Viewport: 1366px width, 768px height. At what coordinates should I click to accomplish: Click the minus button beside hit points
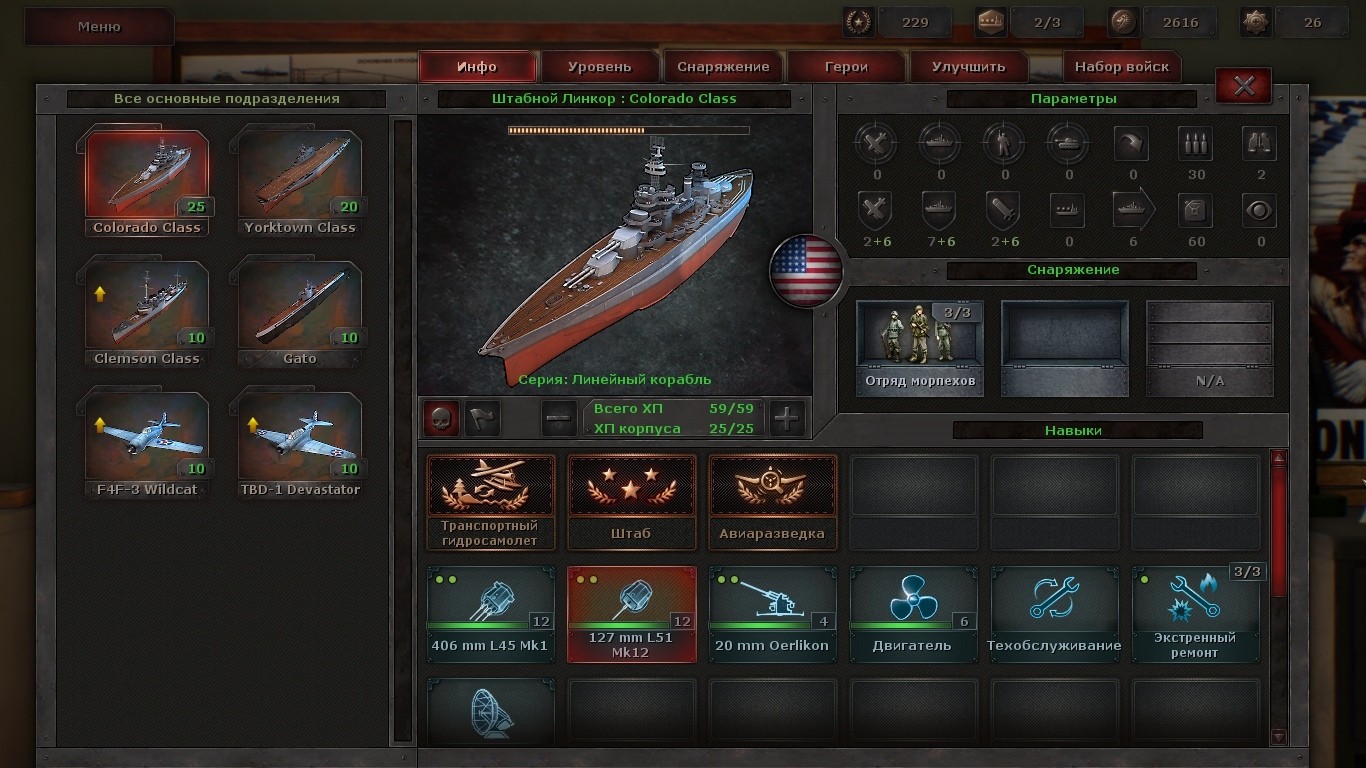click(559, 419)
